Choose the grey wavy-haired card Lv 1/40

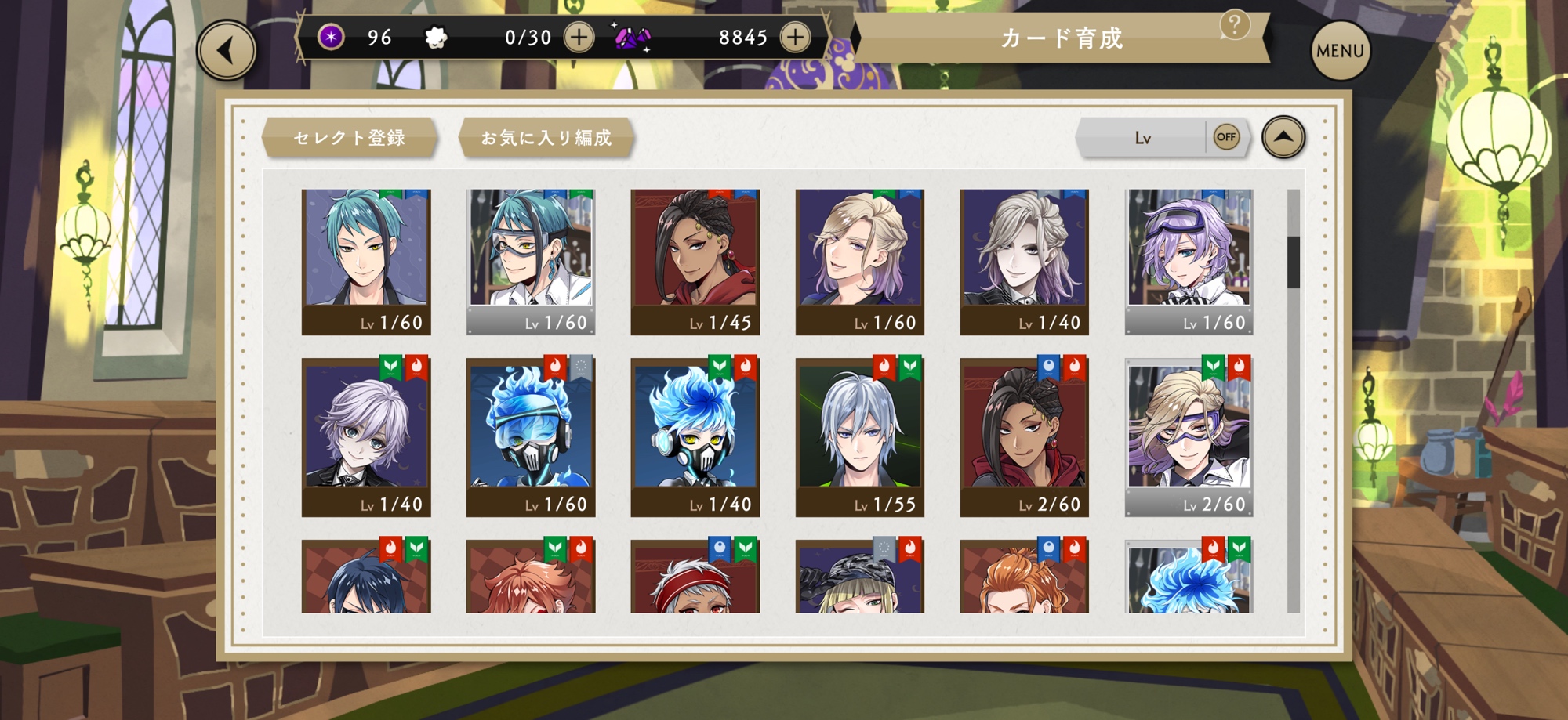pyautogui.click(x=1024, y=261)
